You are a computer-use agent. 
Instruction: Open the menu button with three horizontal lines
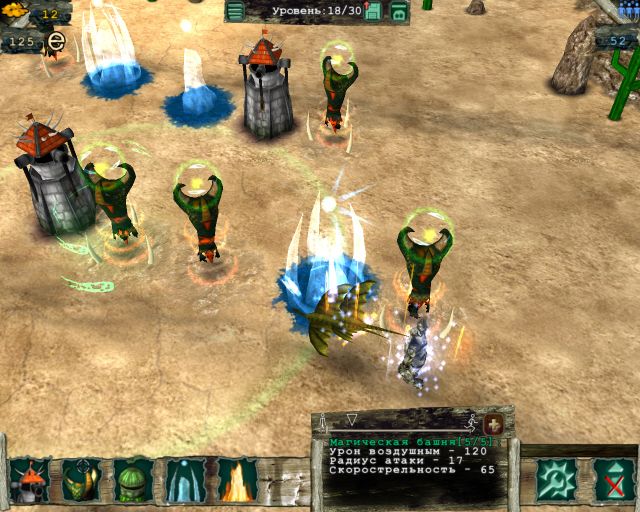(235, 11)
